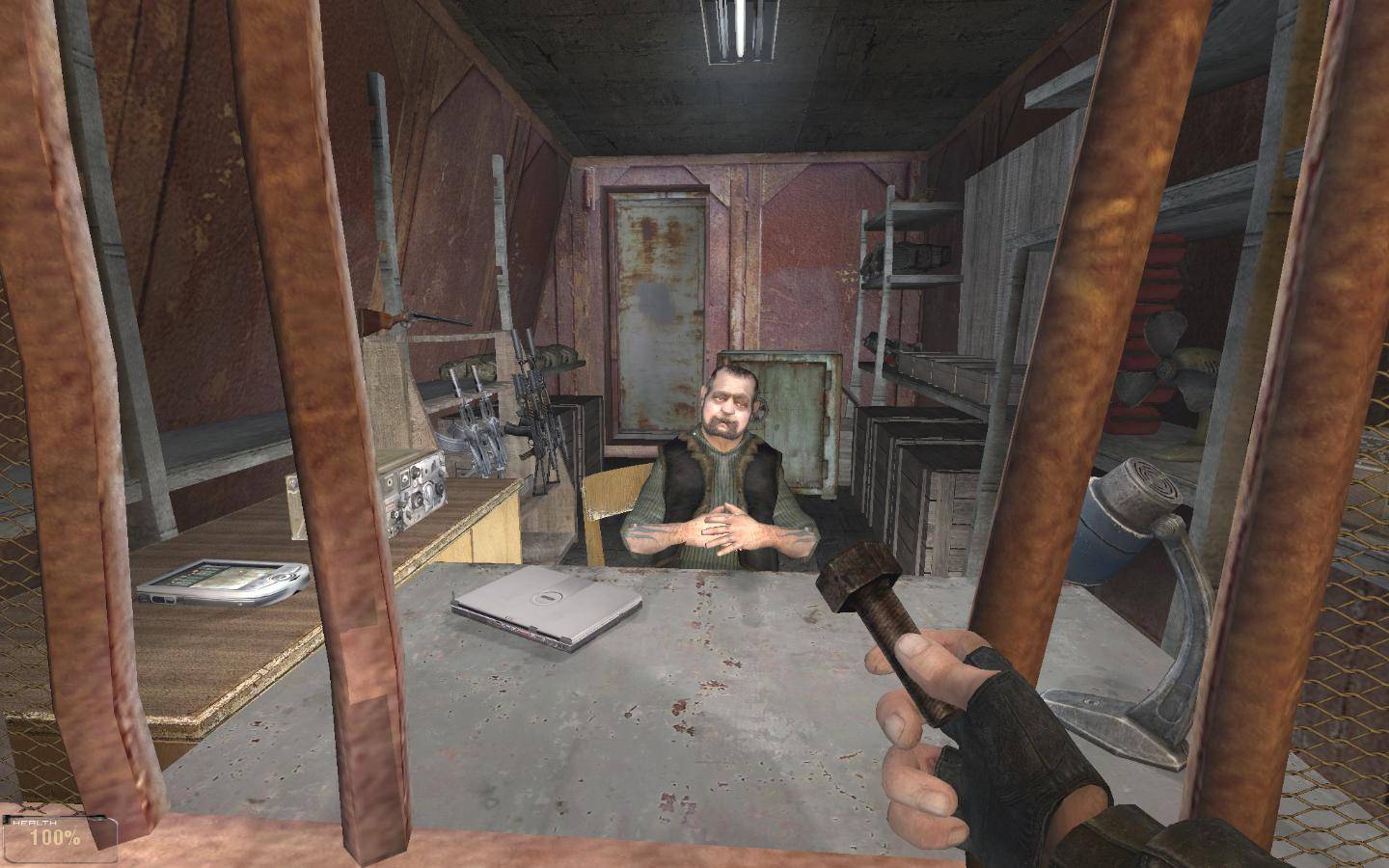Select the PDA on the left desk
The image size is (1389, 868).
pyautogui.click(x=224, y=583)
